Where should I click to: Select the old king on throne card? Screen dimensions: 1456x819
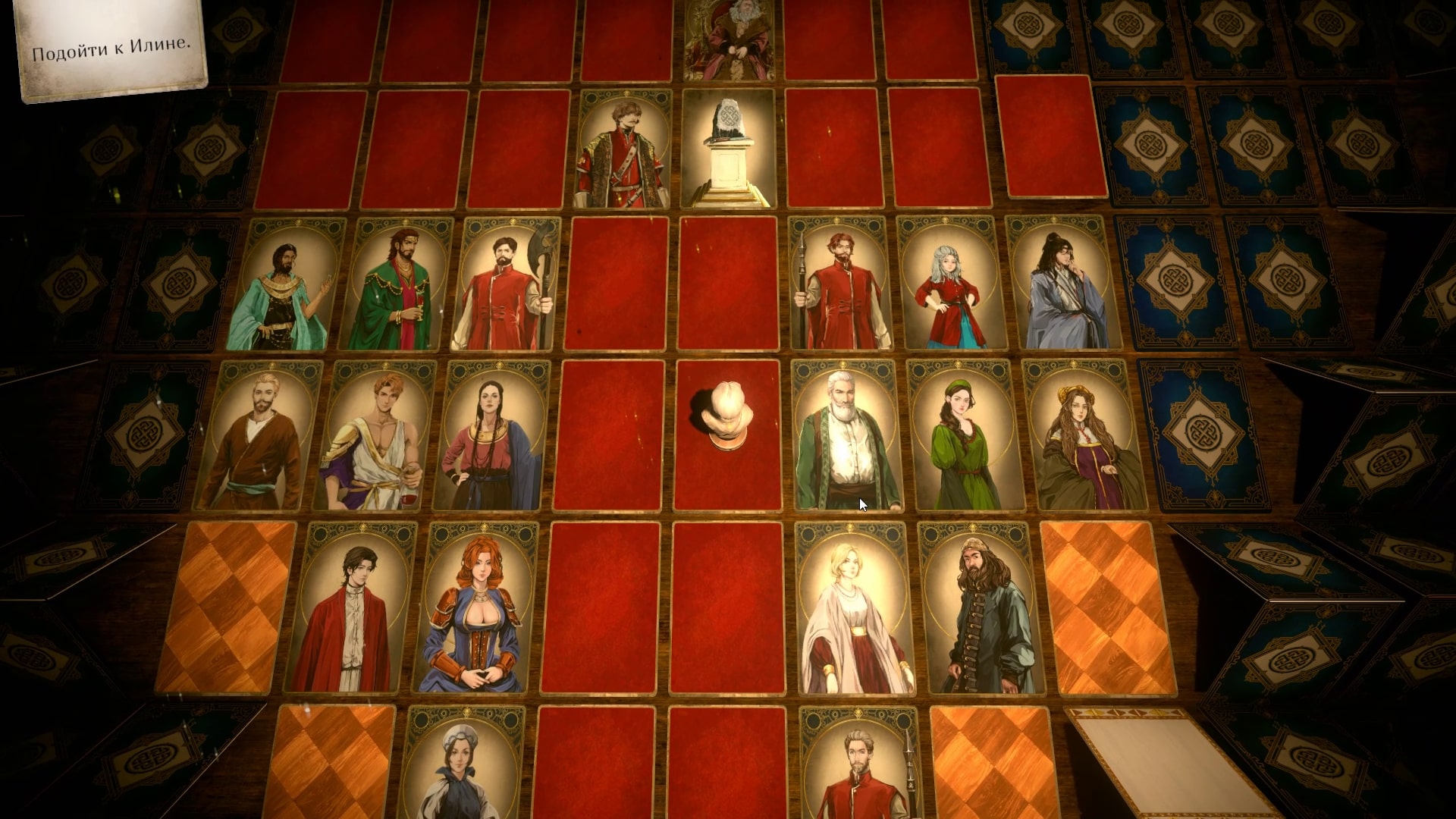tap(728, 39)
